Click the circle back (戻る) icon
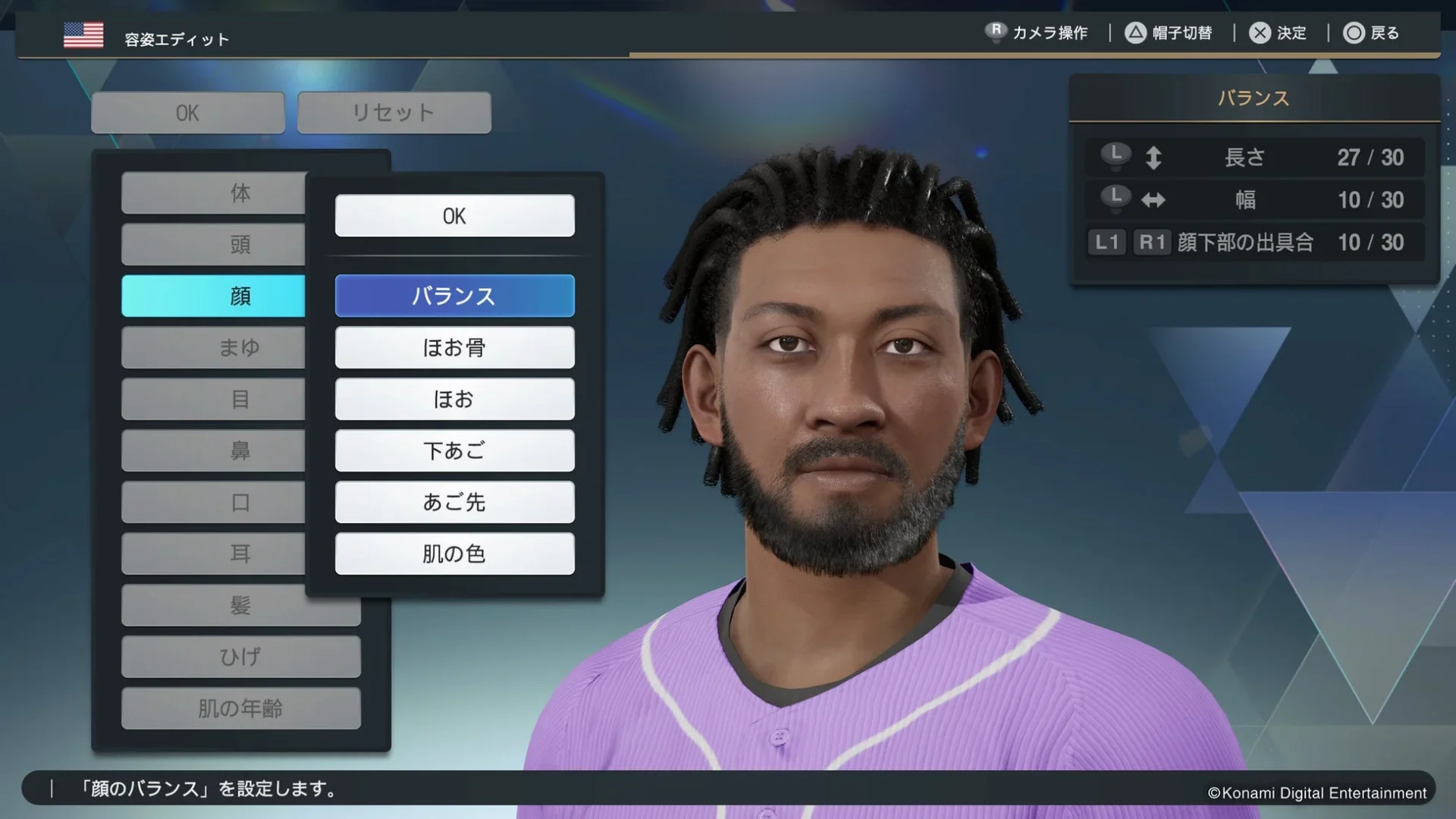The height and width of the screenshot is (819, 1456). [1354, 33]
